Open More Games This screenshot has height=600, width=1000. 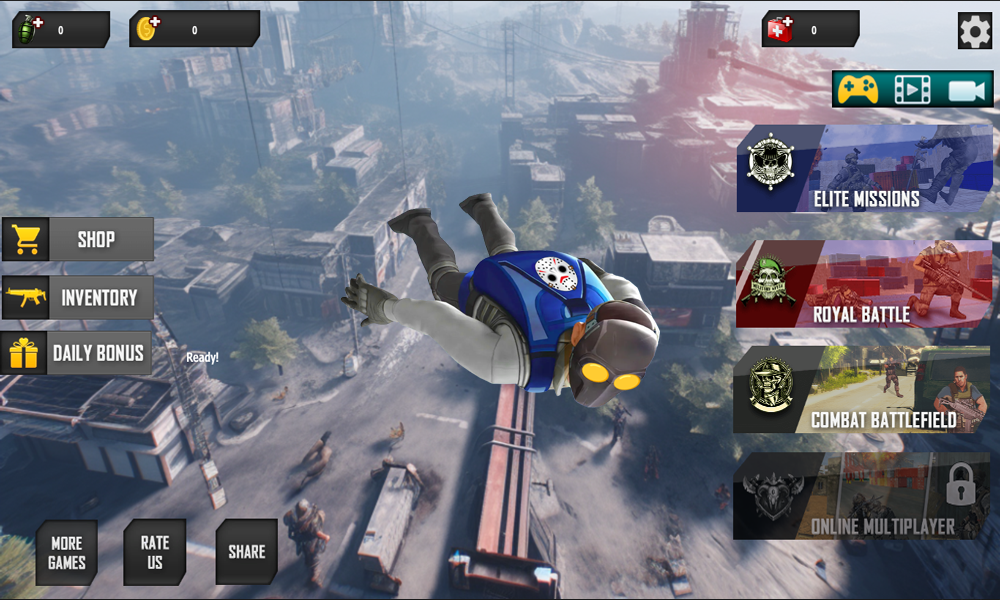point(67,552)
